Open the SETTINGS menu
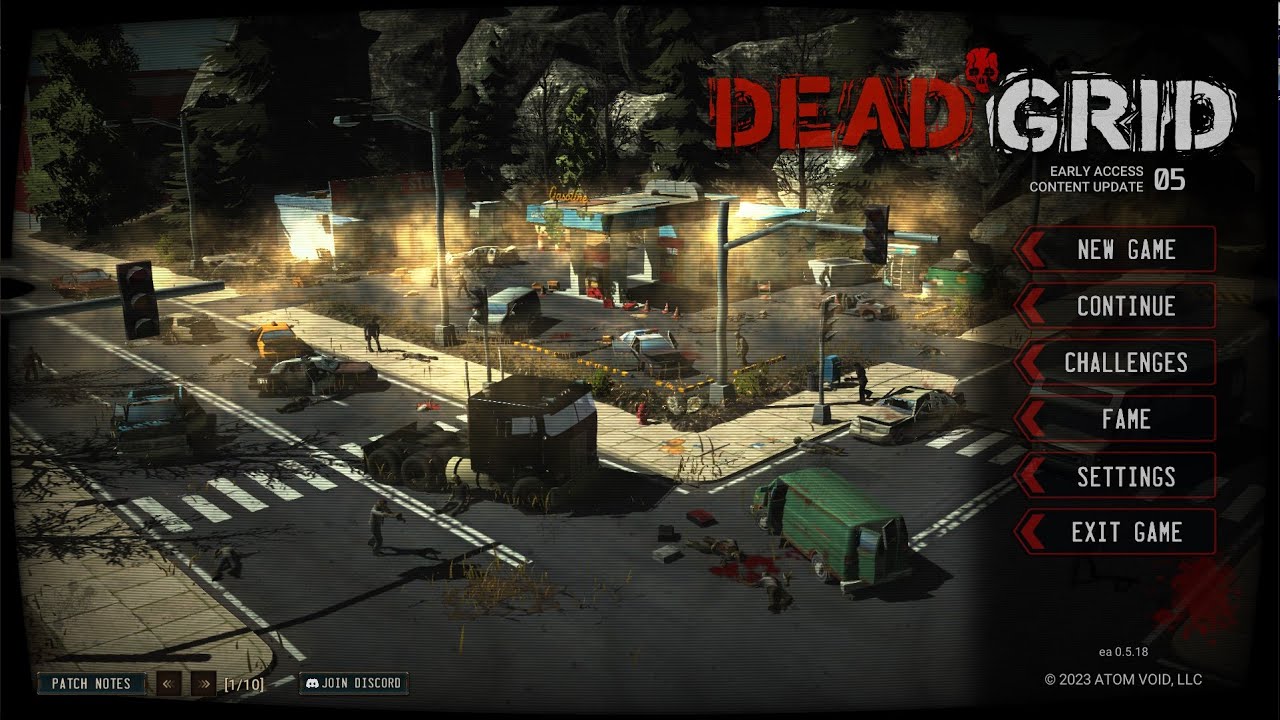This screenshot has width=1280, height=720. click(x=1127, y=477)
